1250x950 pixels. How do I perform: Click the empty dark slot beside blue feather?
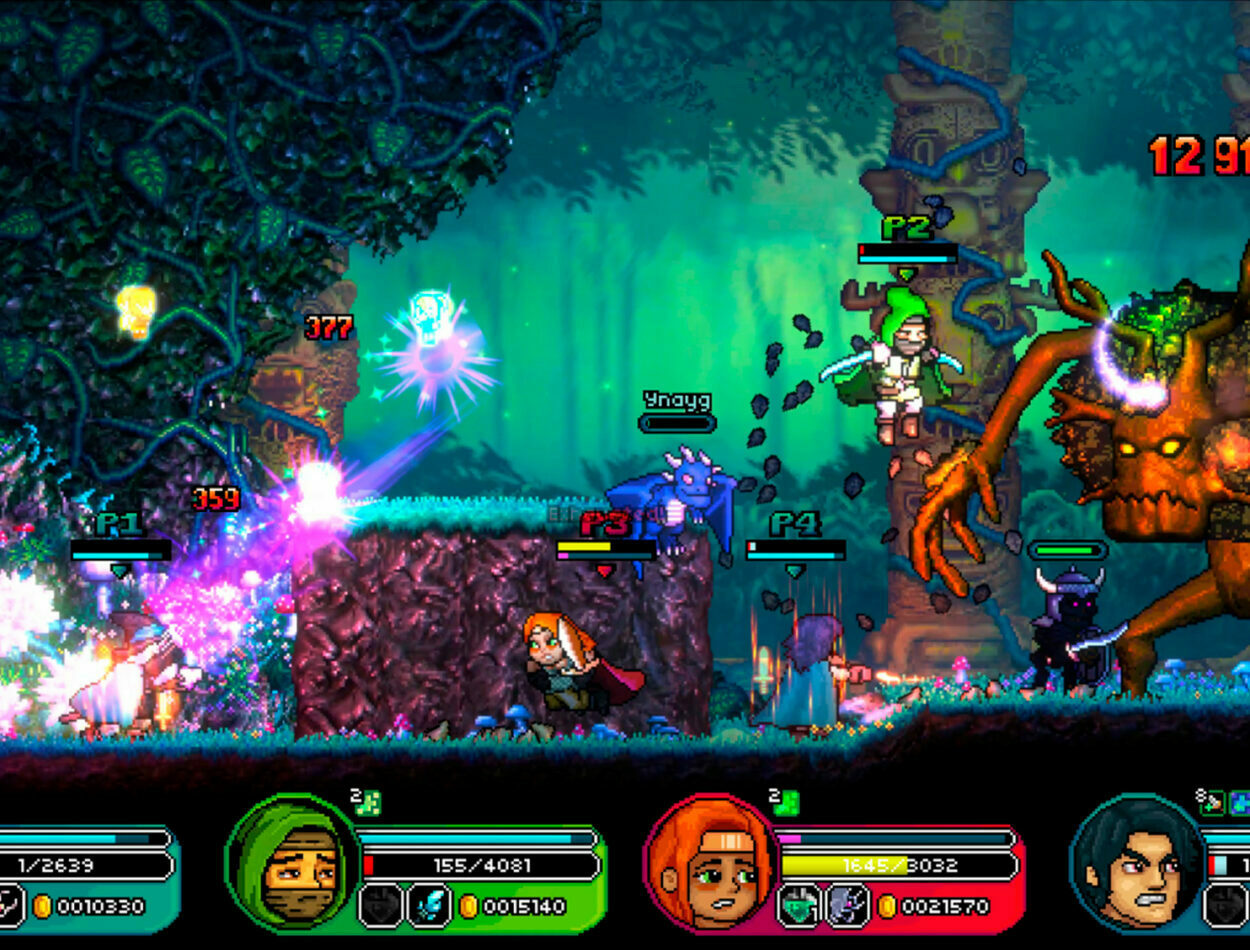pyautogui.click(x=381, y=906)
